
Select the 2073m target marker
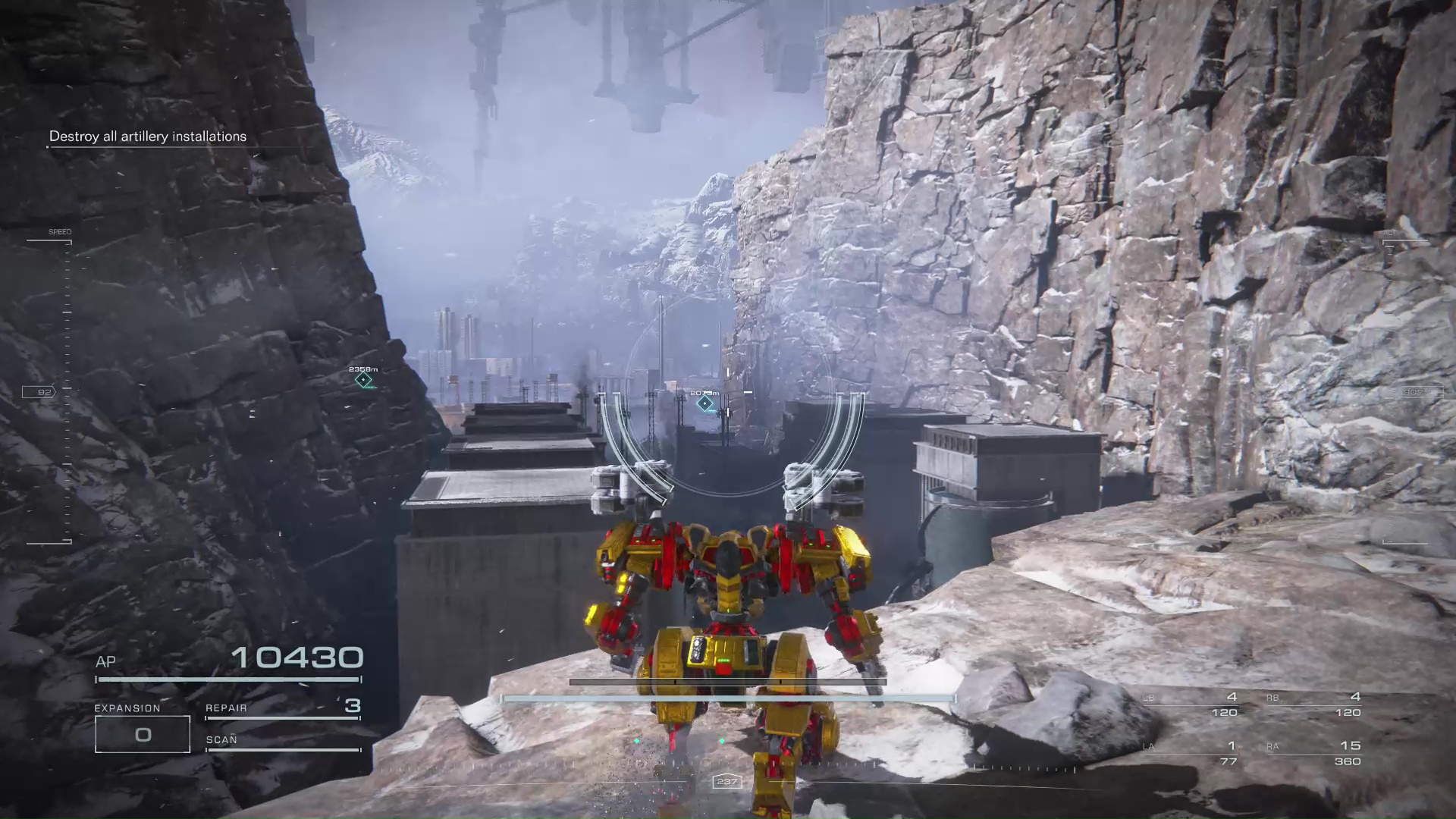(705, 403)
